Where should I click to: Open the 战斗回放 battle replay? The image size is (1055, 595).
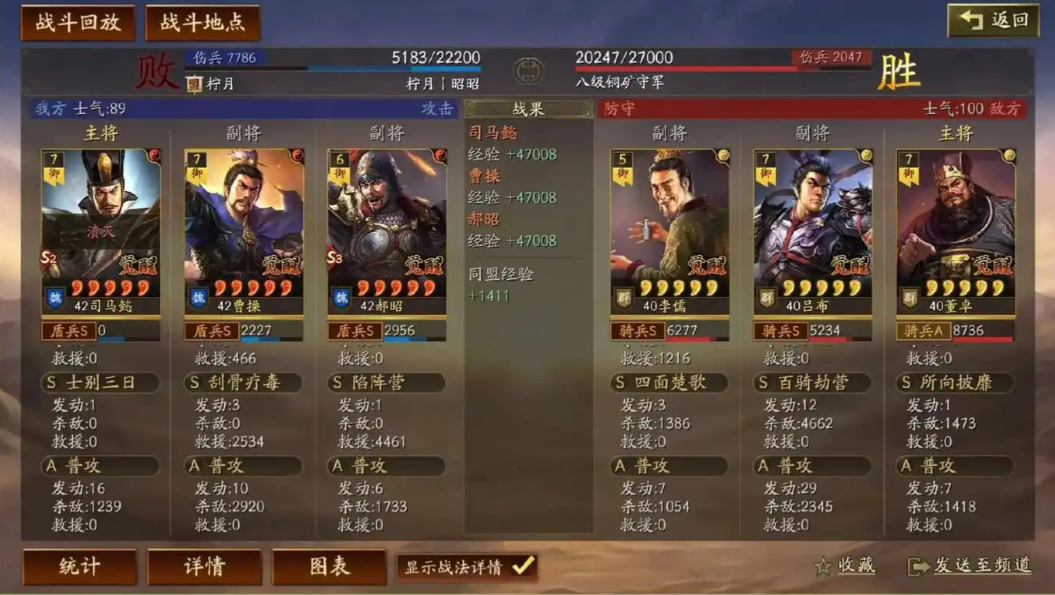pyautogui.click(x=78, y=23)
